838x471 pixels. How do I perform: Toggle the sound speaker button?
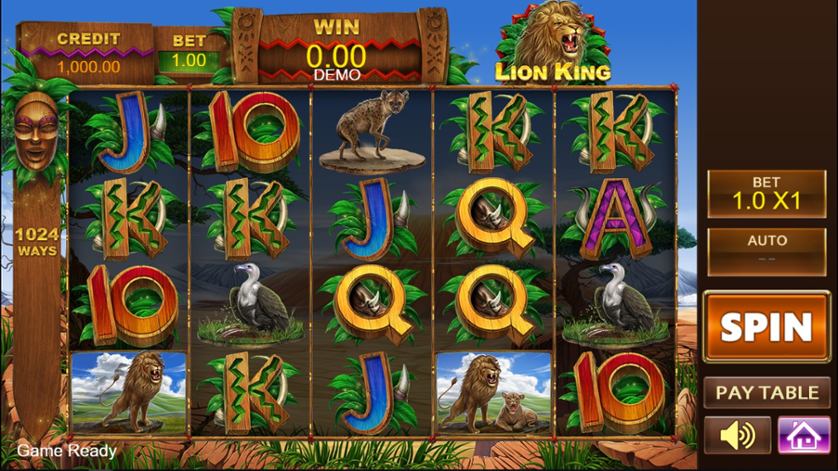tap(737, 435)
